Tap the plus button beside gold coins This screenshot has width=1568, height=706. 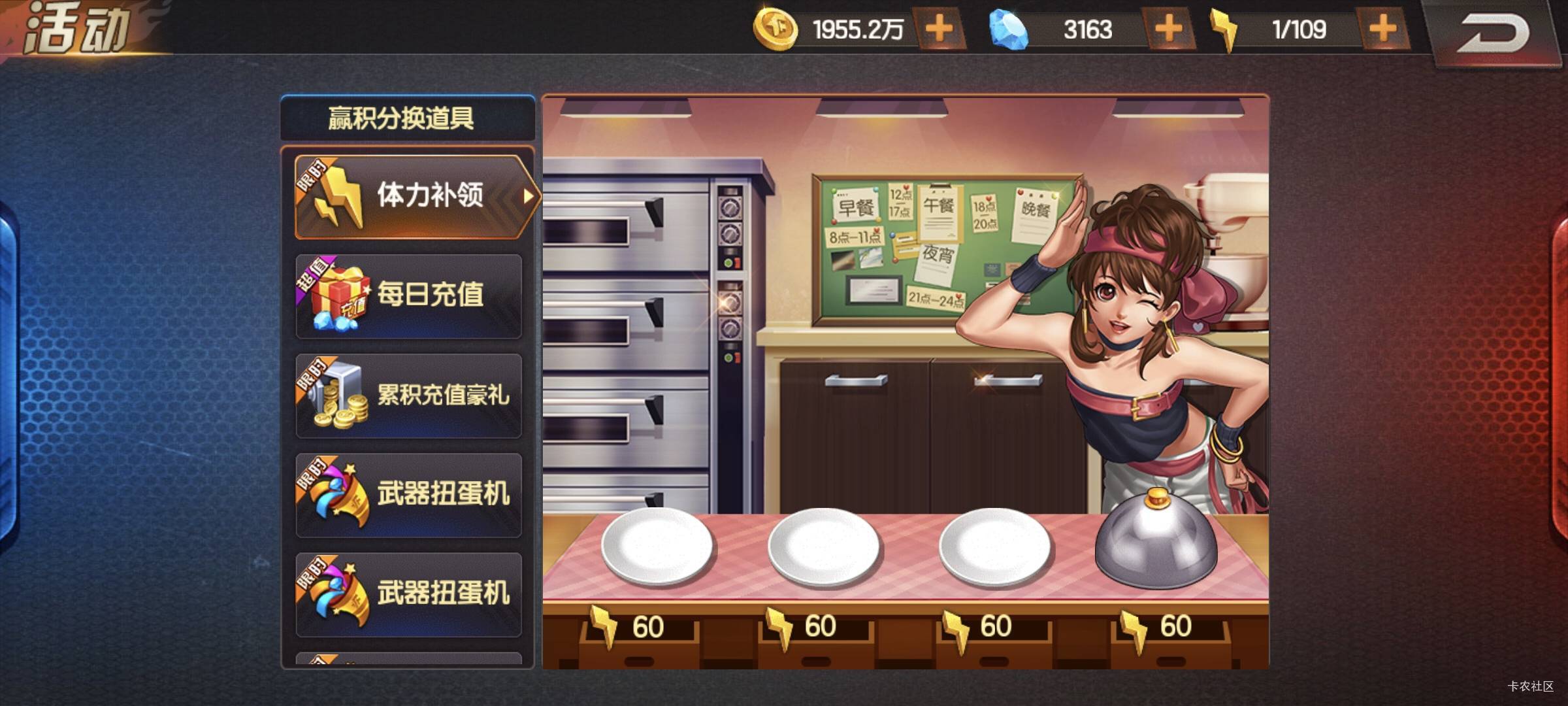pyautogui.click(x=939, y=29)
